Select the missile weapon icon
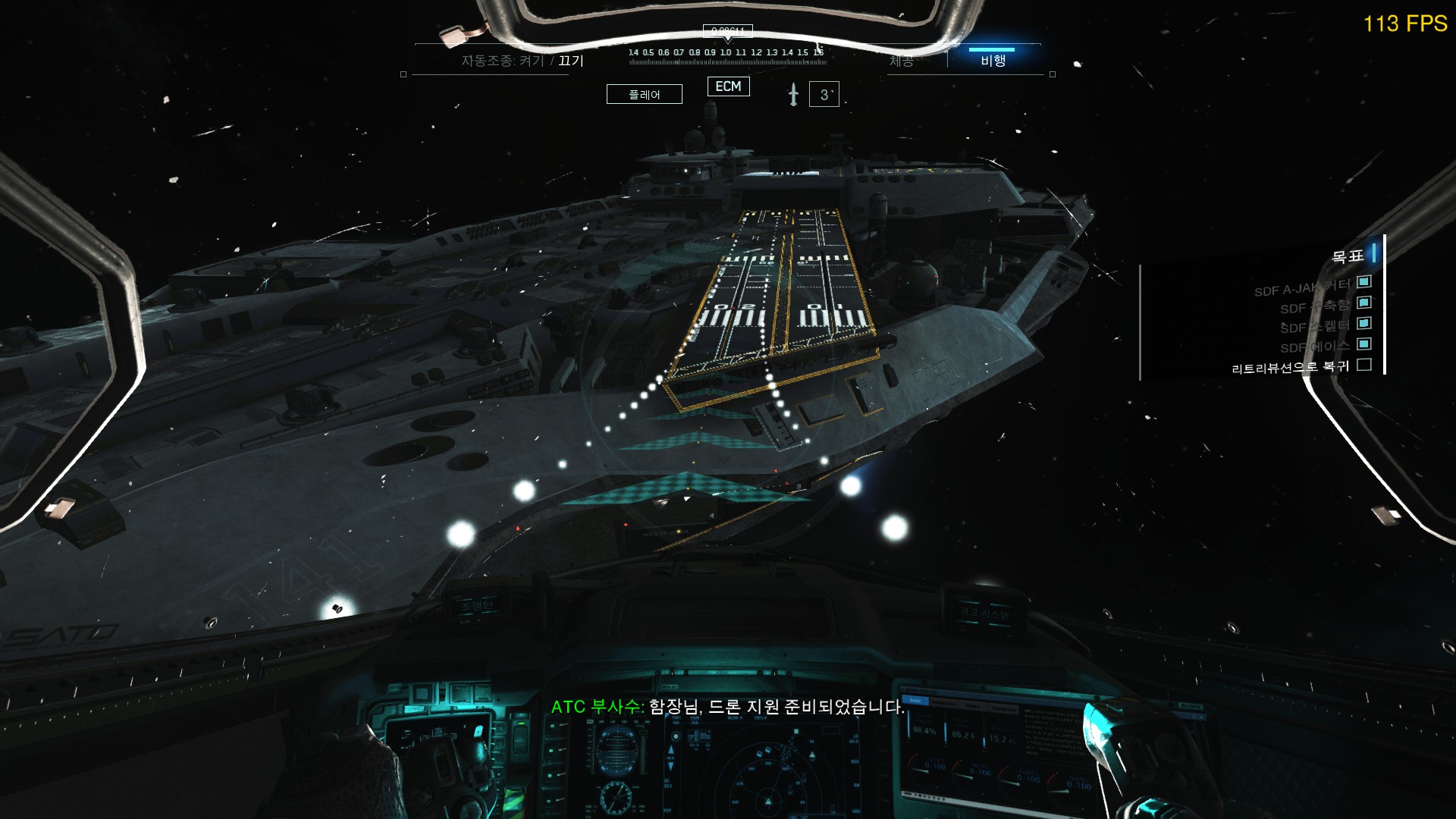 pos(793,94)
